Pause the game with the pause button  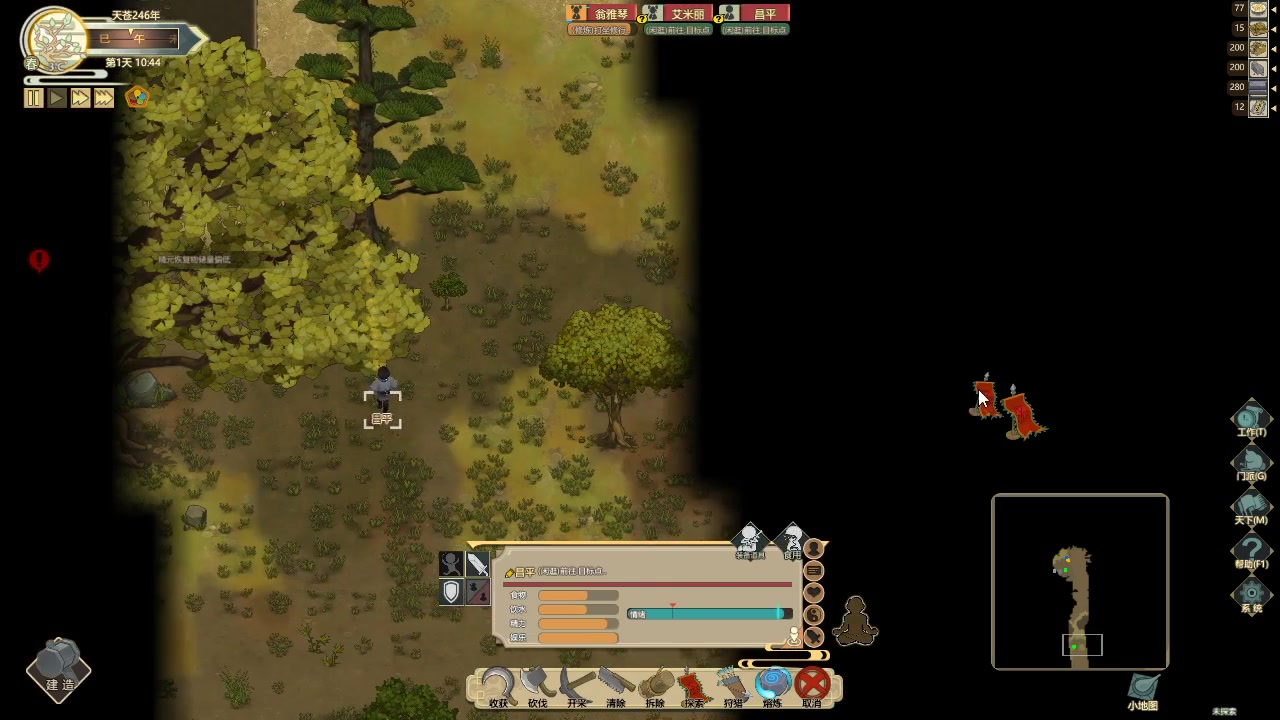point(34,98)
